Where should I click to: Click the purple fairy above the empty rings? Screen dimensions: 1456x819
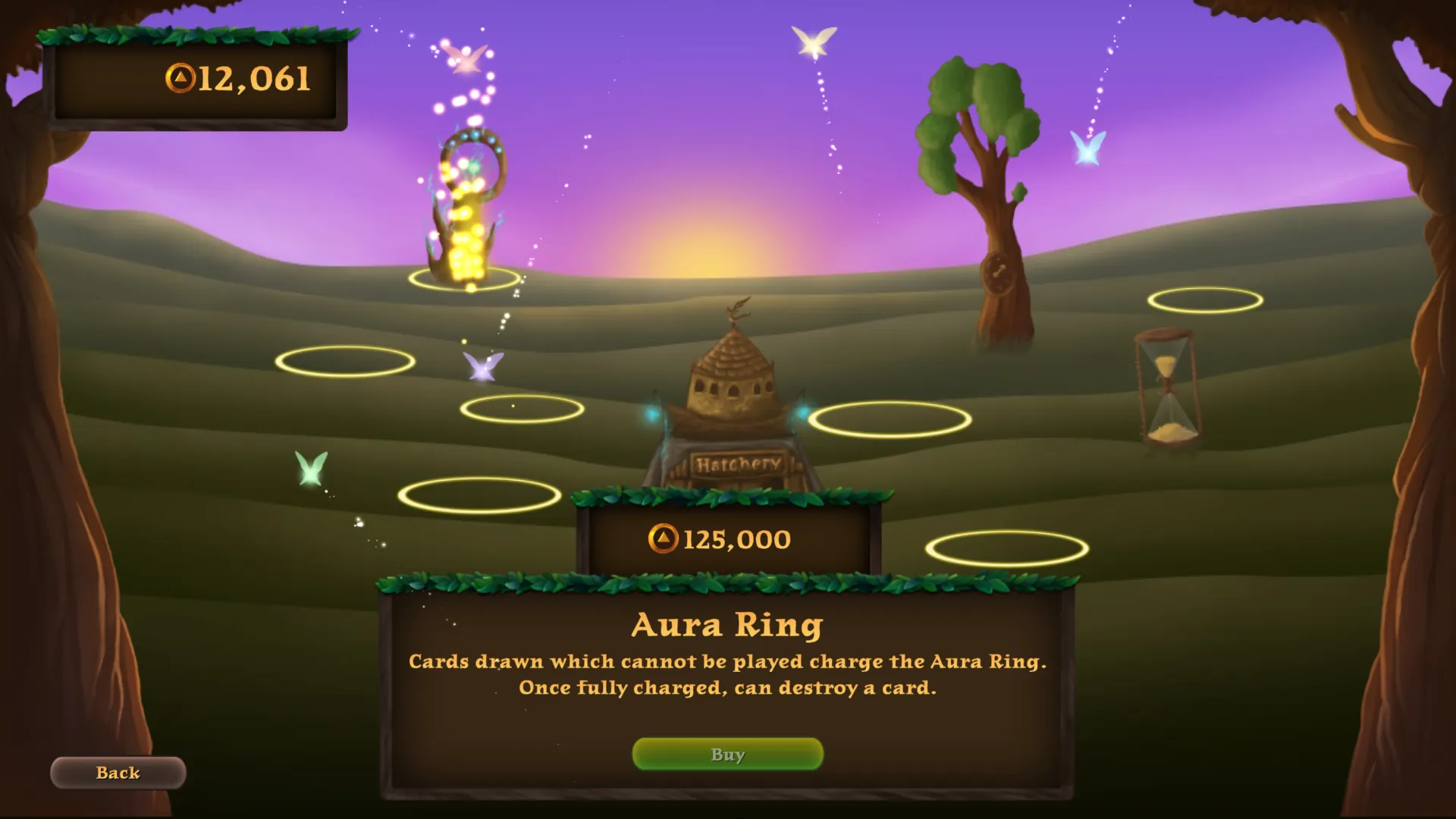tap(483, 366)
